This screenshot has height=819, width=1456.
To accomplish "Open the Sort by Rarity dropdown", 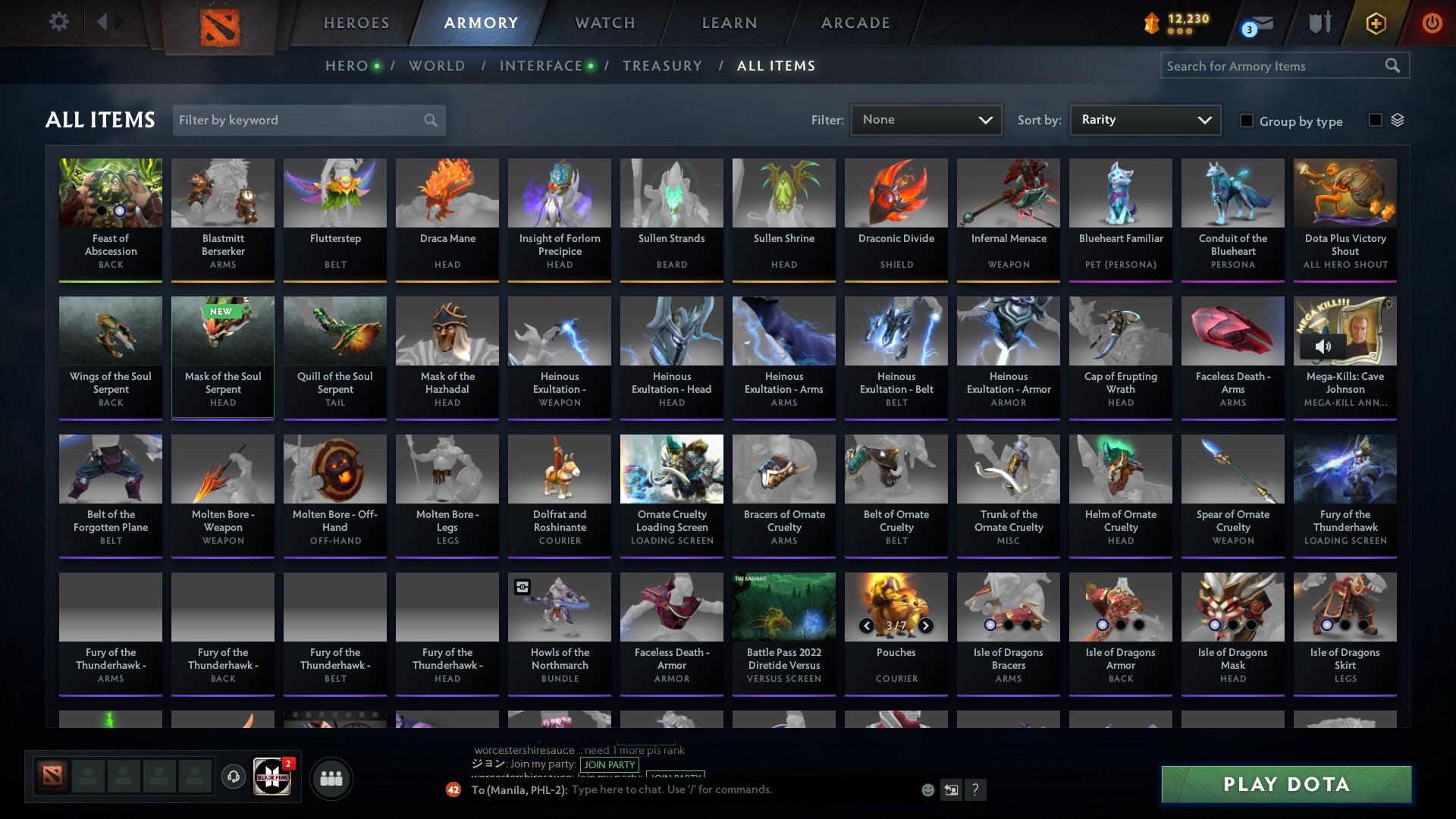I will click(1144, 119).
